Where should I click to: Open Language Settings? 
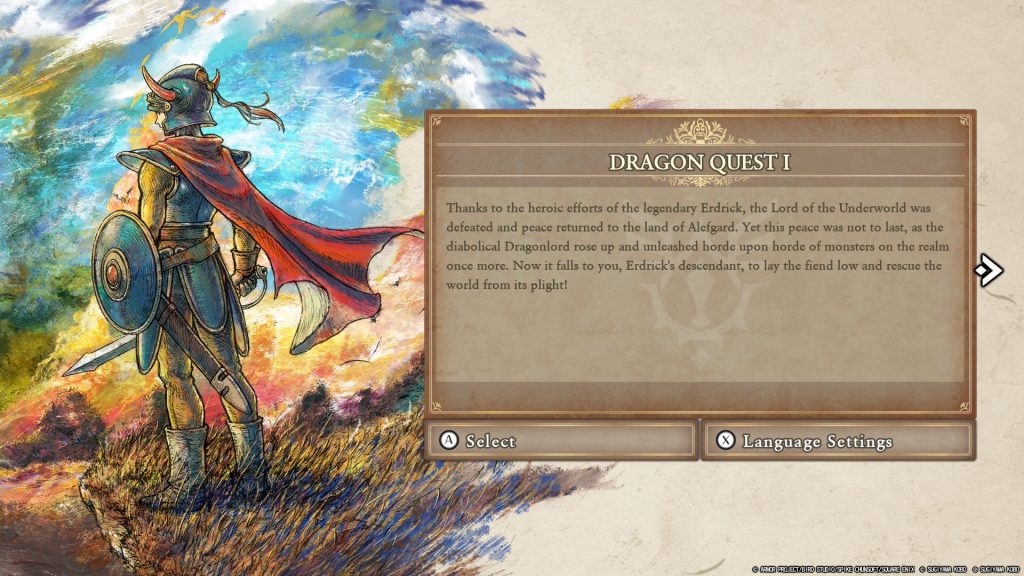(837, 441)
